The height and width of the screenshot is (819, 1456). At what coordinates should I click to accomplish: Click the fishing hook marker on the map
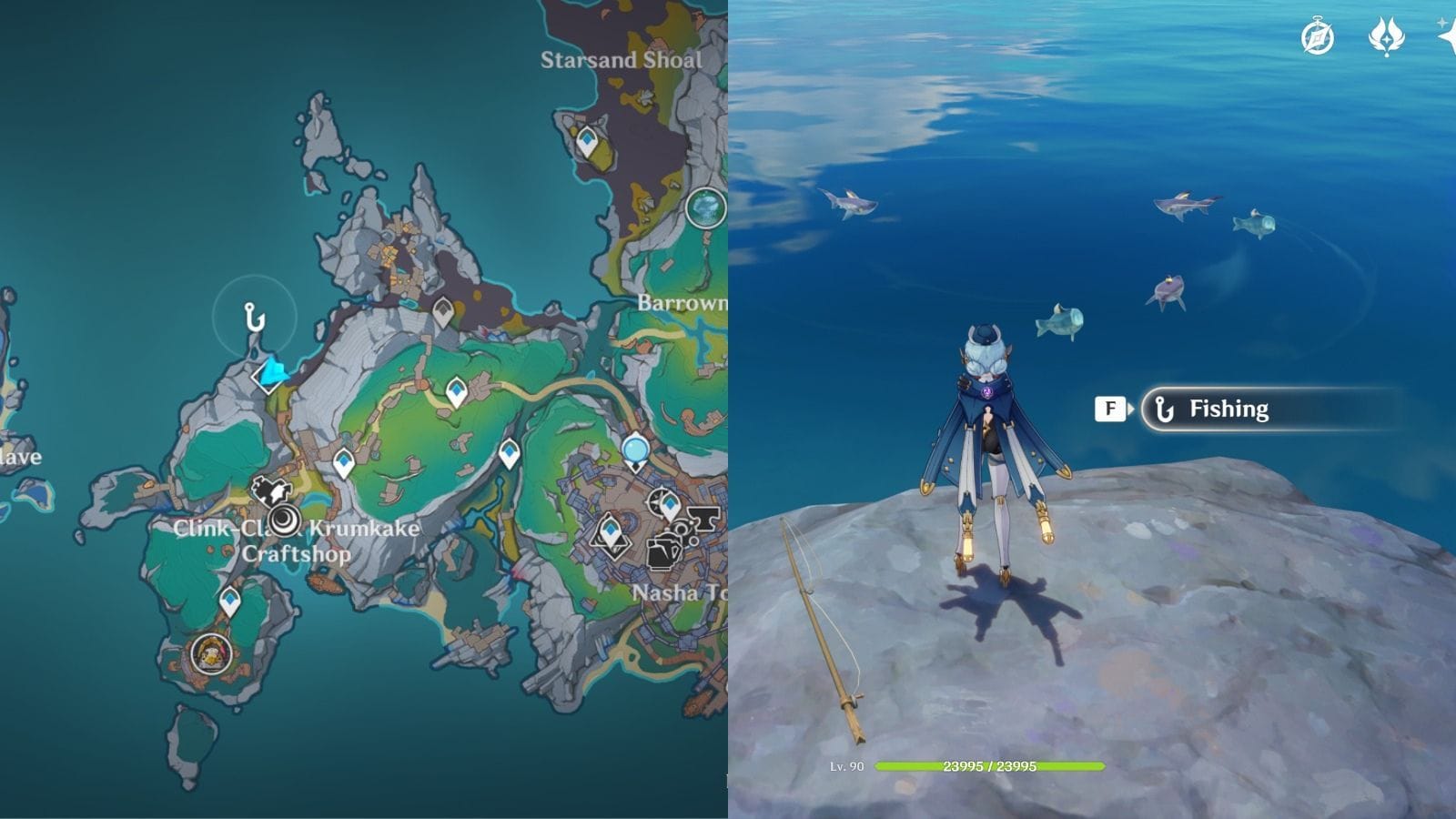[255, 318]
